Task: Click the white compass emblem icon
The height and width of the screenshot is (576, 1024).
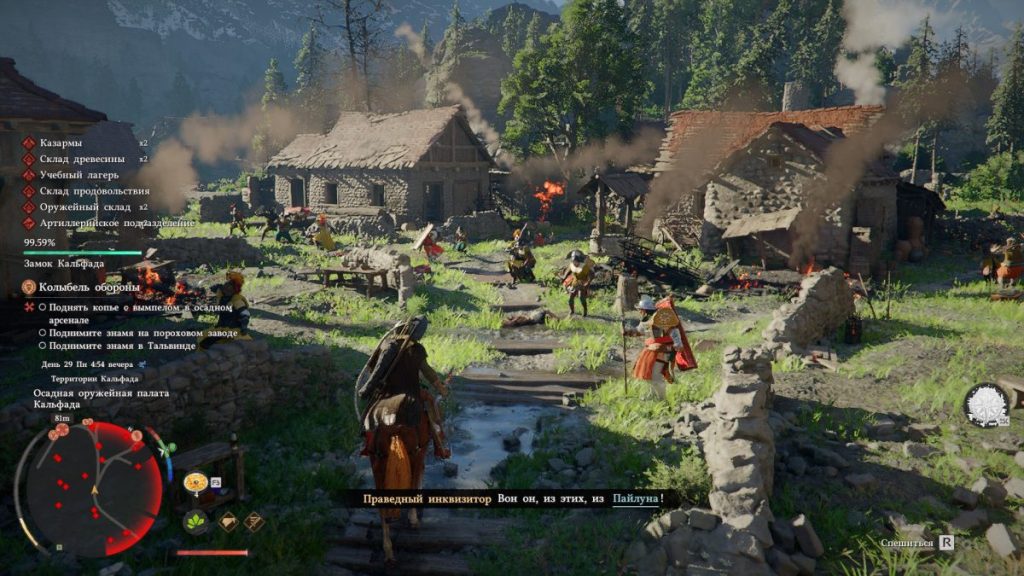Action: (985, 405)
